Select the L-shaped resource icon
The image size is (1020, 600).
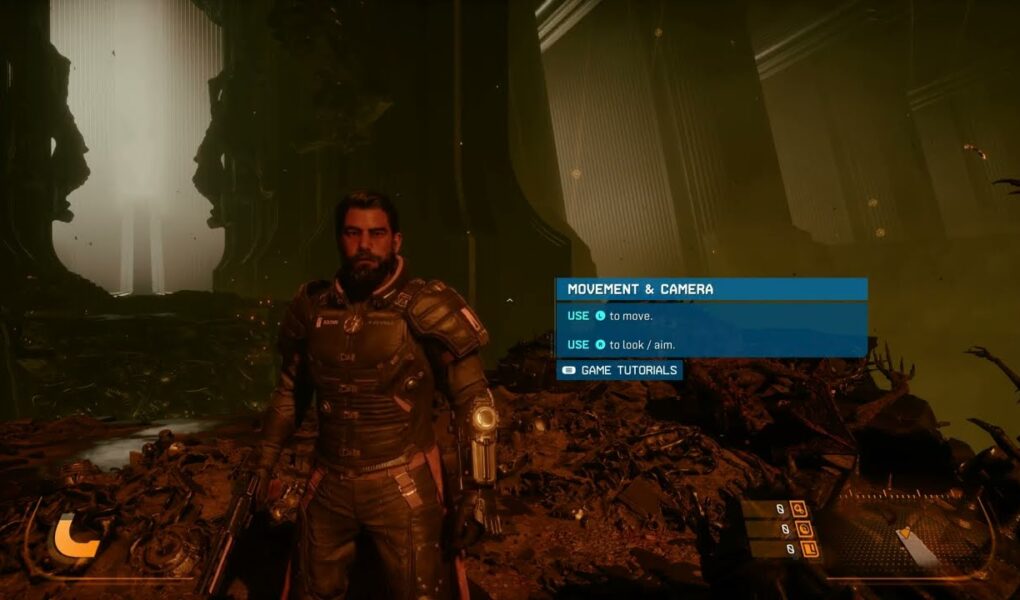coord(810,548)
